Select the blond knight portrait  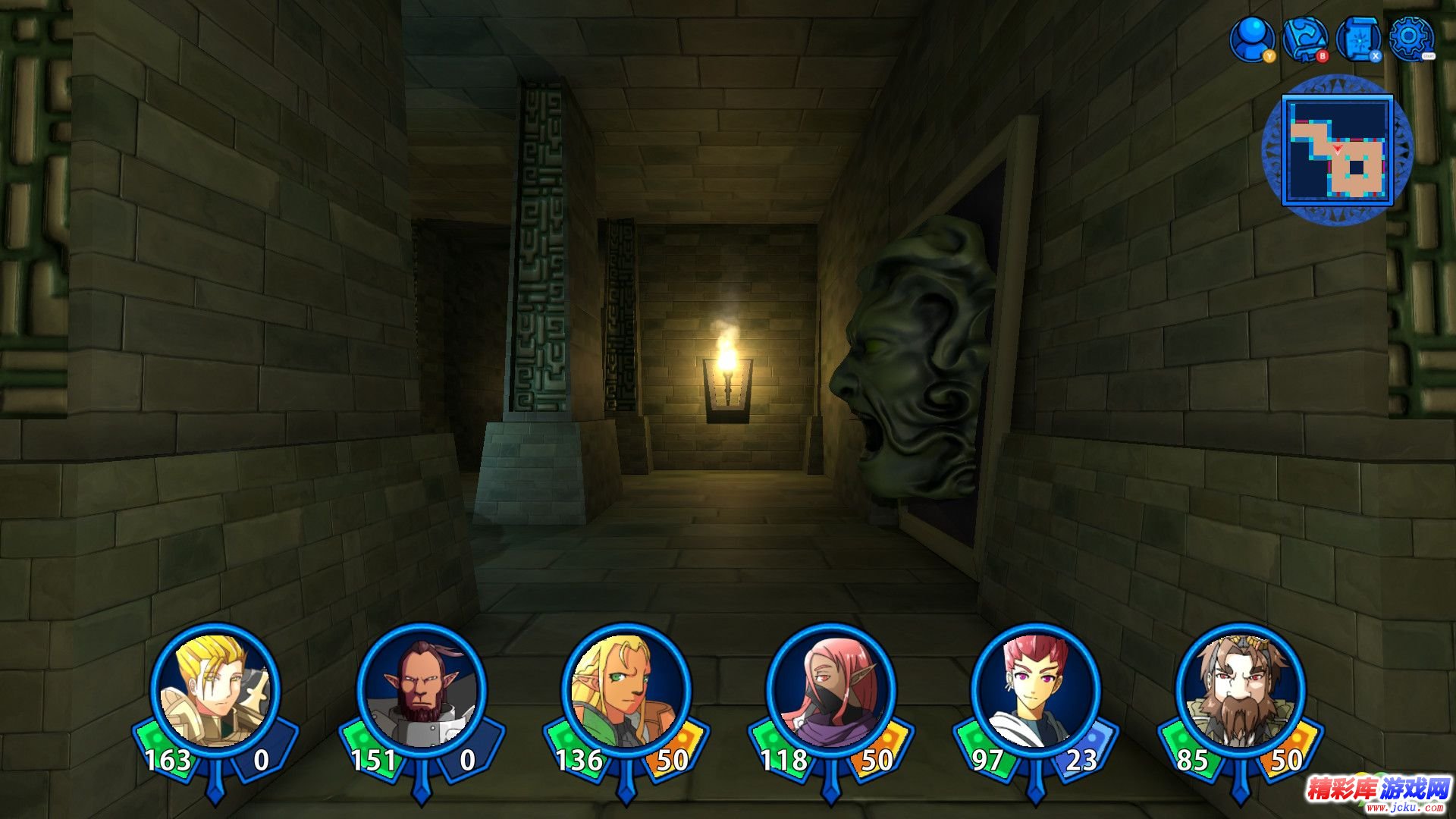215,690
